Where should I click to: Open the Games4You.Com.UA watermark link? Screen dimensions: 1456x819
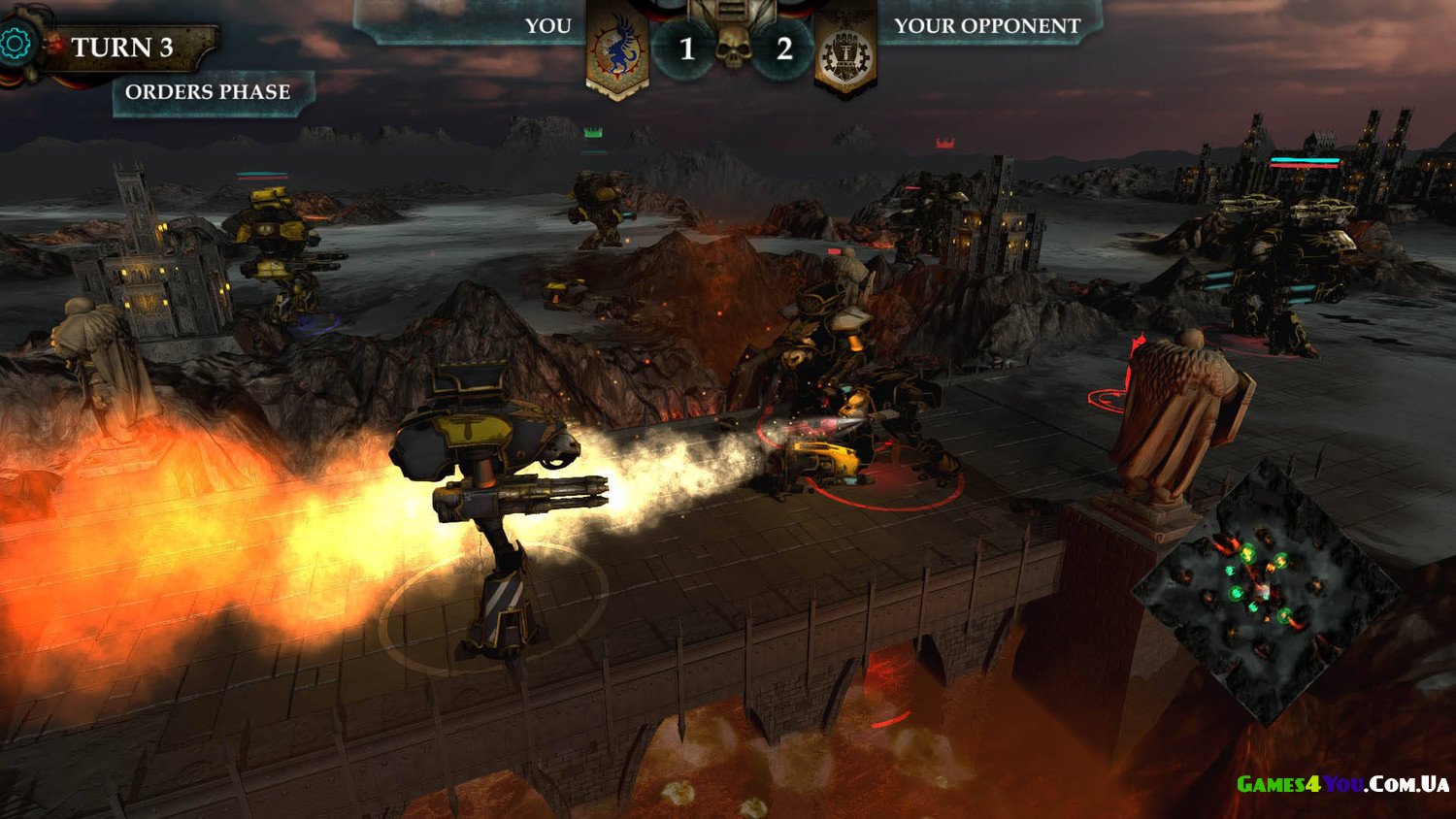coord(1342,784)
